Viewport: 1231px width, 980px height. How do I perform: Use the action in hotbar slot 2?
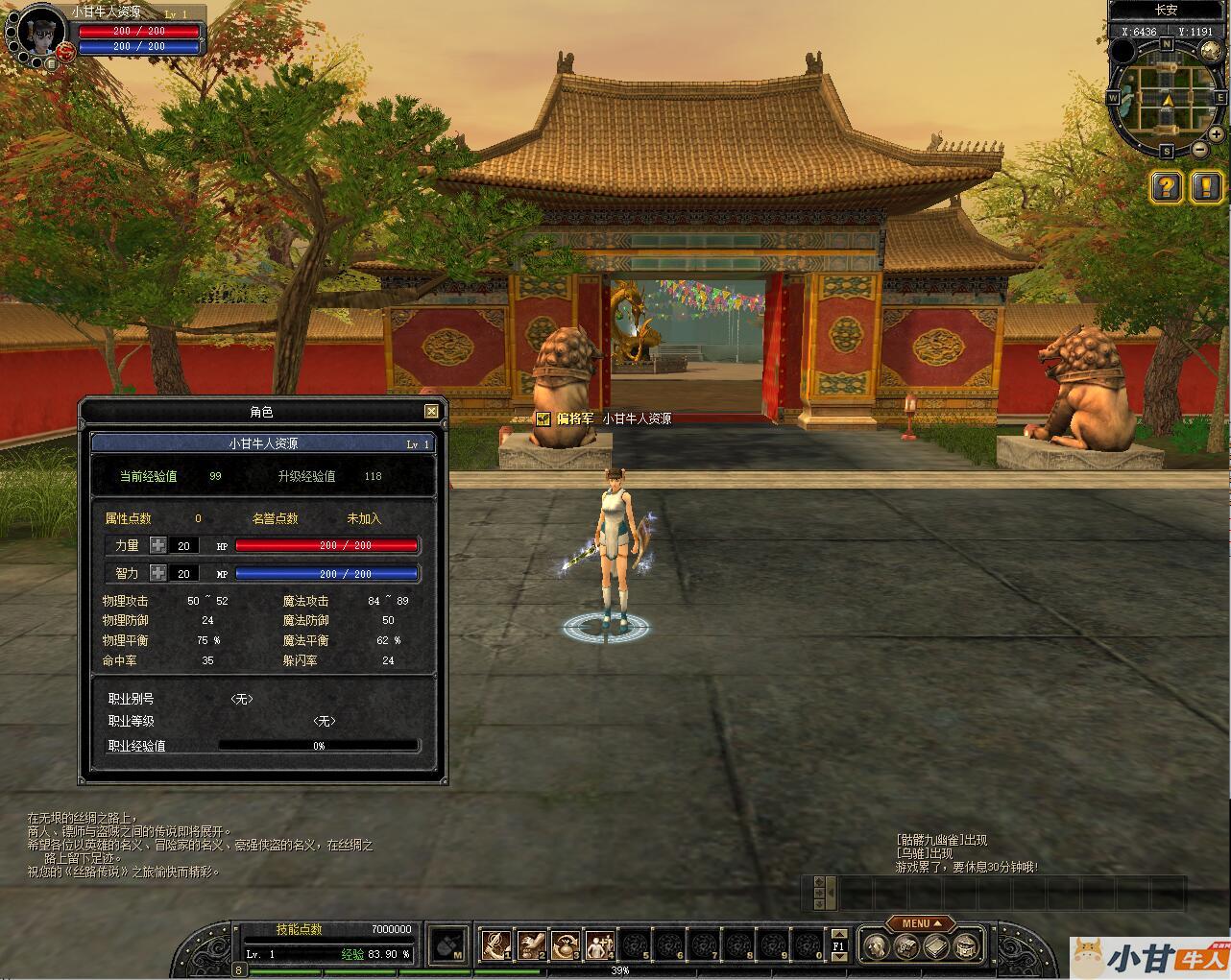point(531,945)
